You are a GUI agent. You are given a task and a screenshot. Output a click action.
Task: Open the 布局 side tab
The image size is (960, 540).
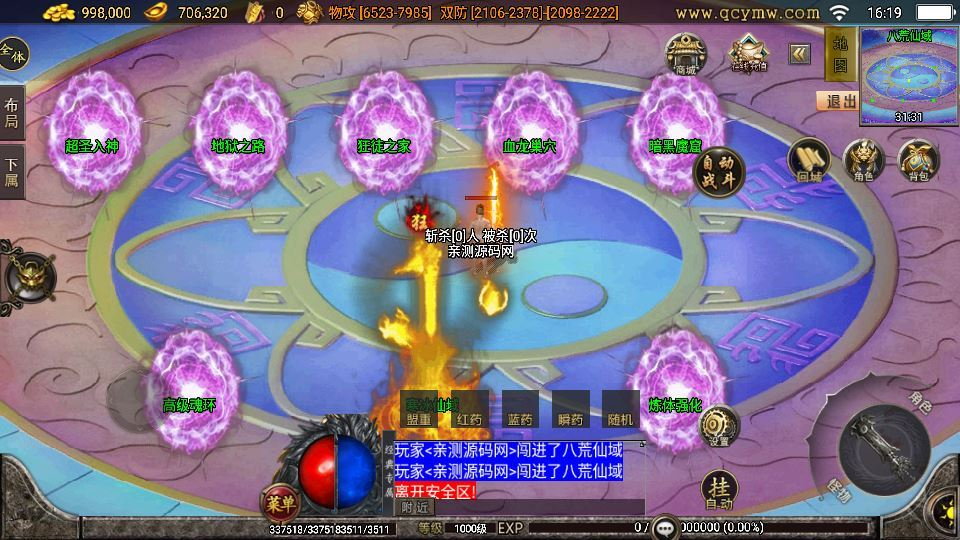coord(12,113)
